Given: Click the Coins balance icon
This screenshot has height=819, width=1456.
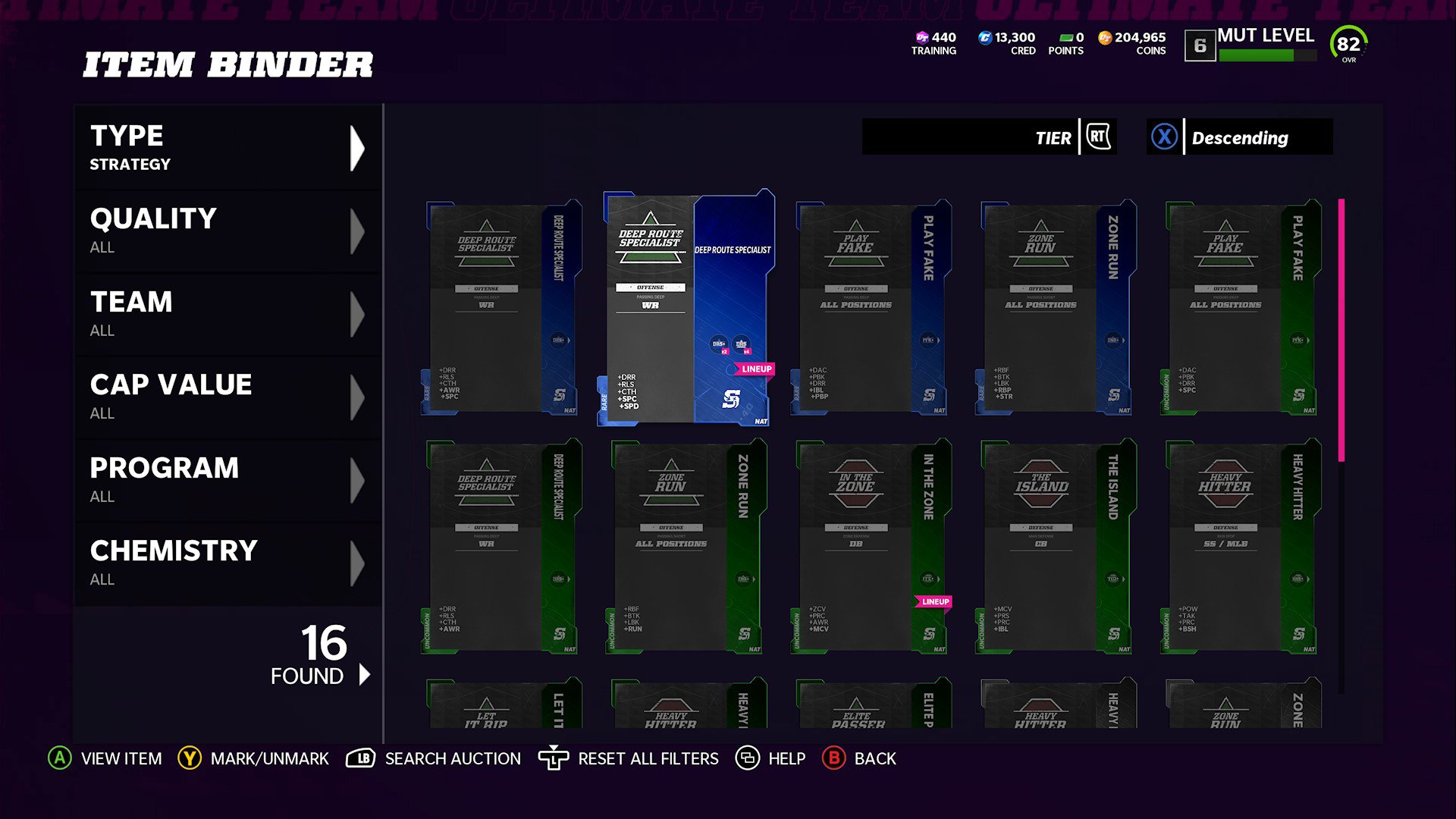Looking at the screenshot, I should pyautogui.click(x=1104, y=37).
